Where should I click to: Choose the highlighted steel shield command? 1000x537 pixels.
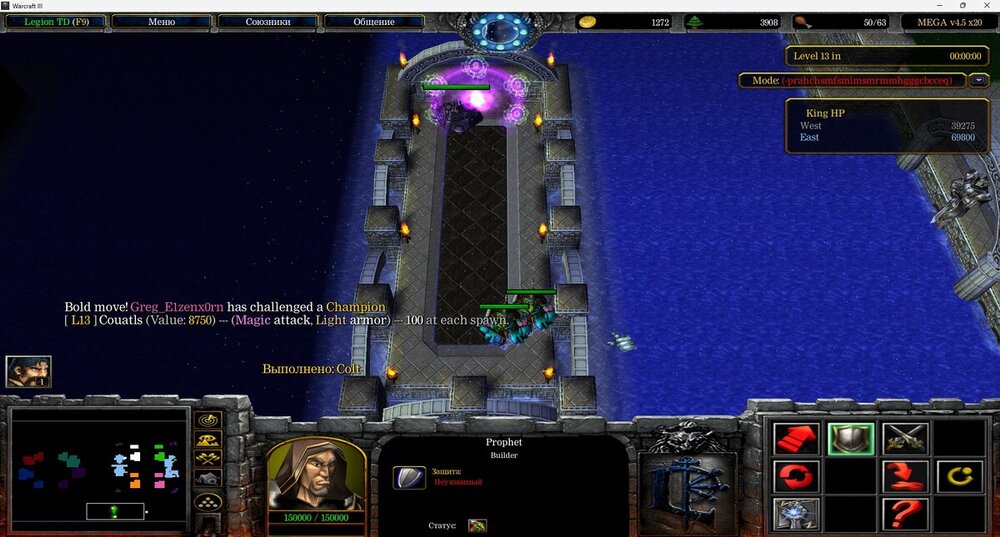851,438
